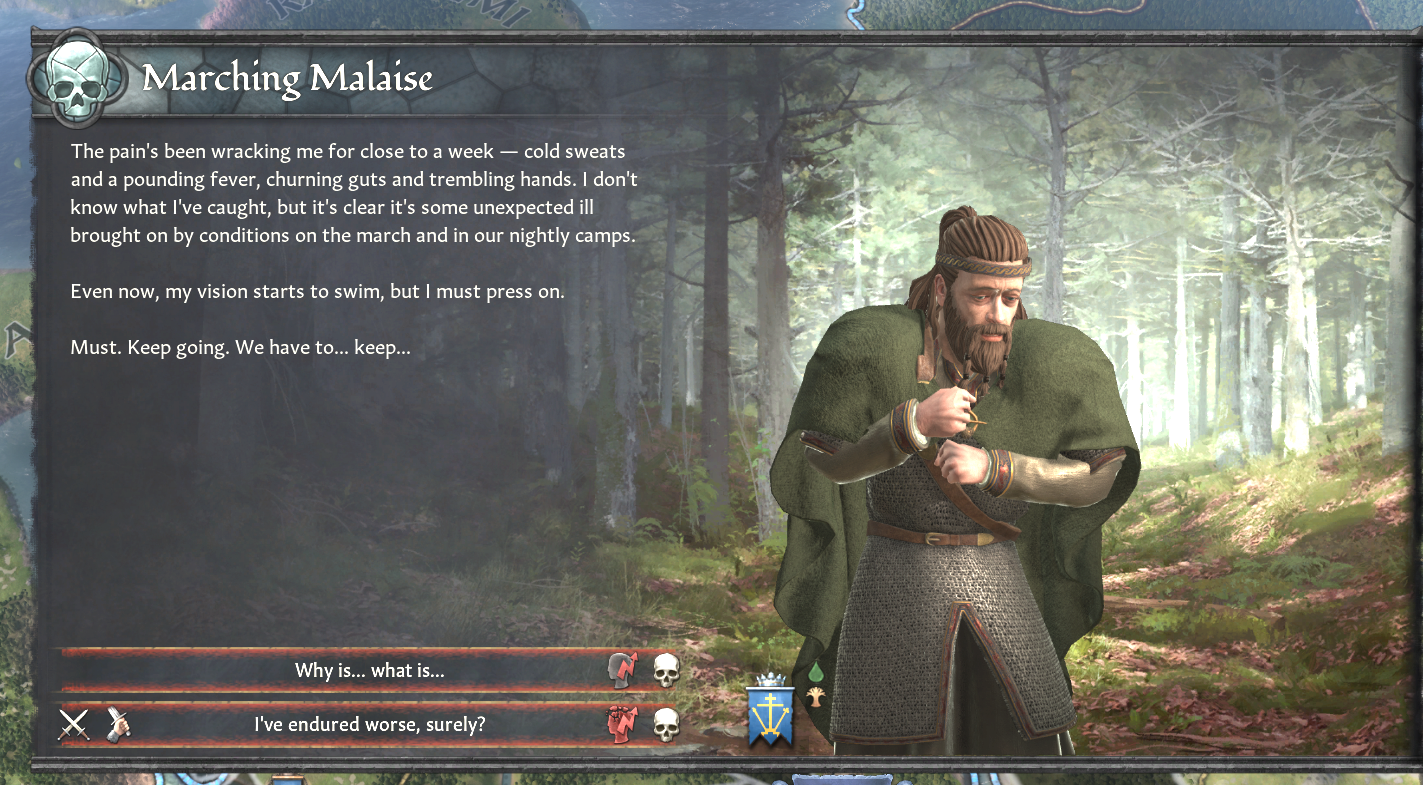
Task: Click the cross emblem on the blue banner
Action: tap(771, 709)
